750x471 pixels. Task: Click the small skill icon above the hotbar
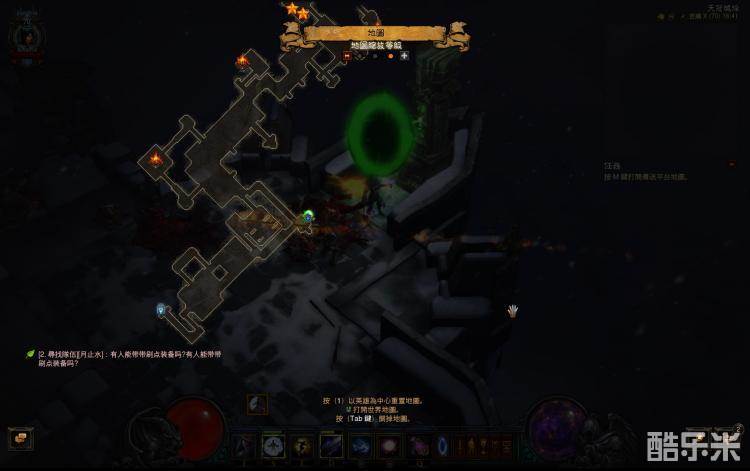(257, 404)
